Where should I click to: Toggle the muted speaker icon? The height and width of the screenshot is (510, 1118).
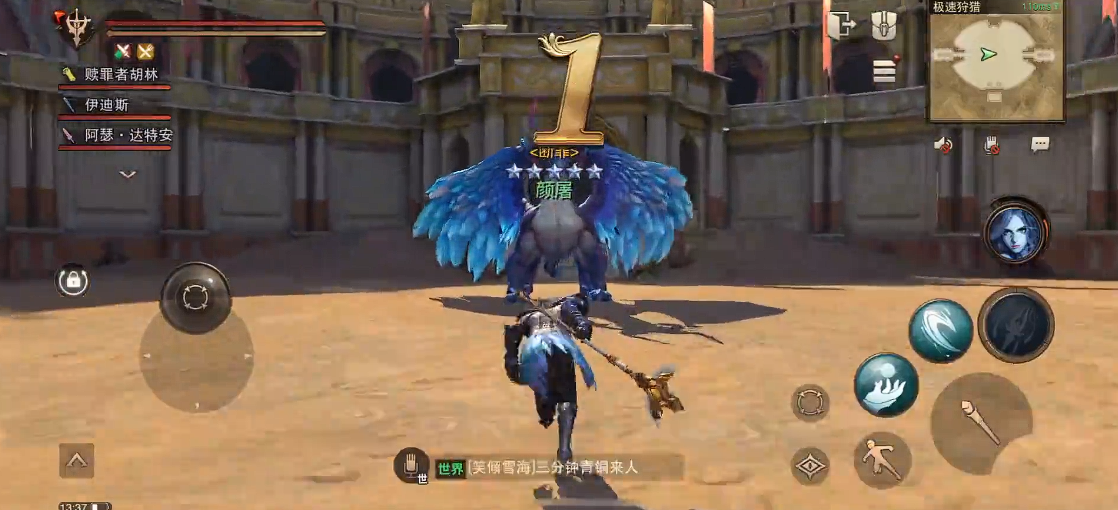(943, 145)
